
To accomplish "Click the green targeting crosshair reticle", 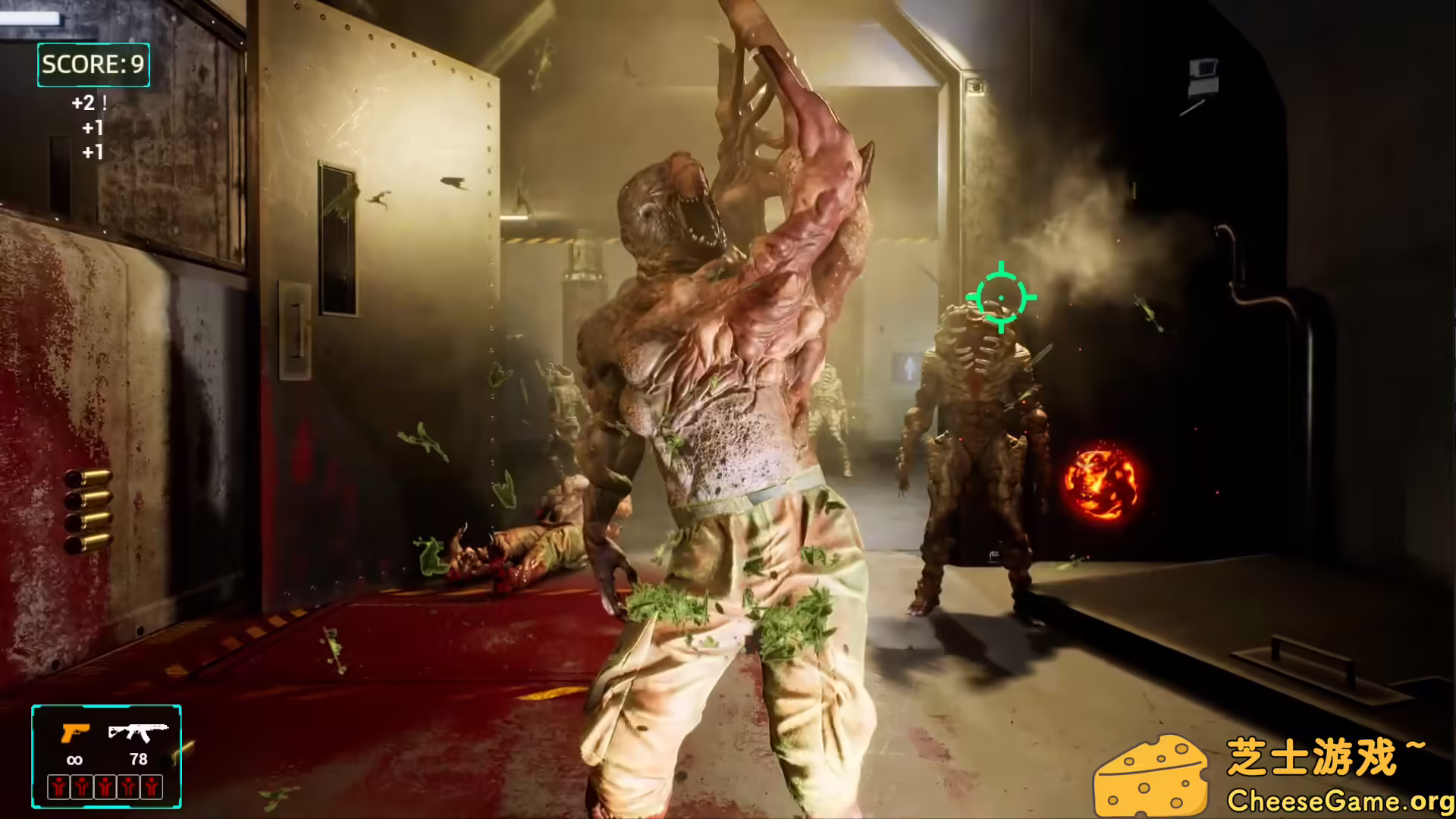I will [1003, 297].
